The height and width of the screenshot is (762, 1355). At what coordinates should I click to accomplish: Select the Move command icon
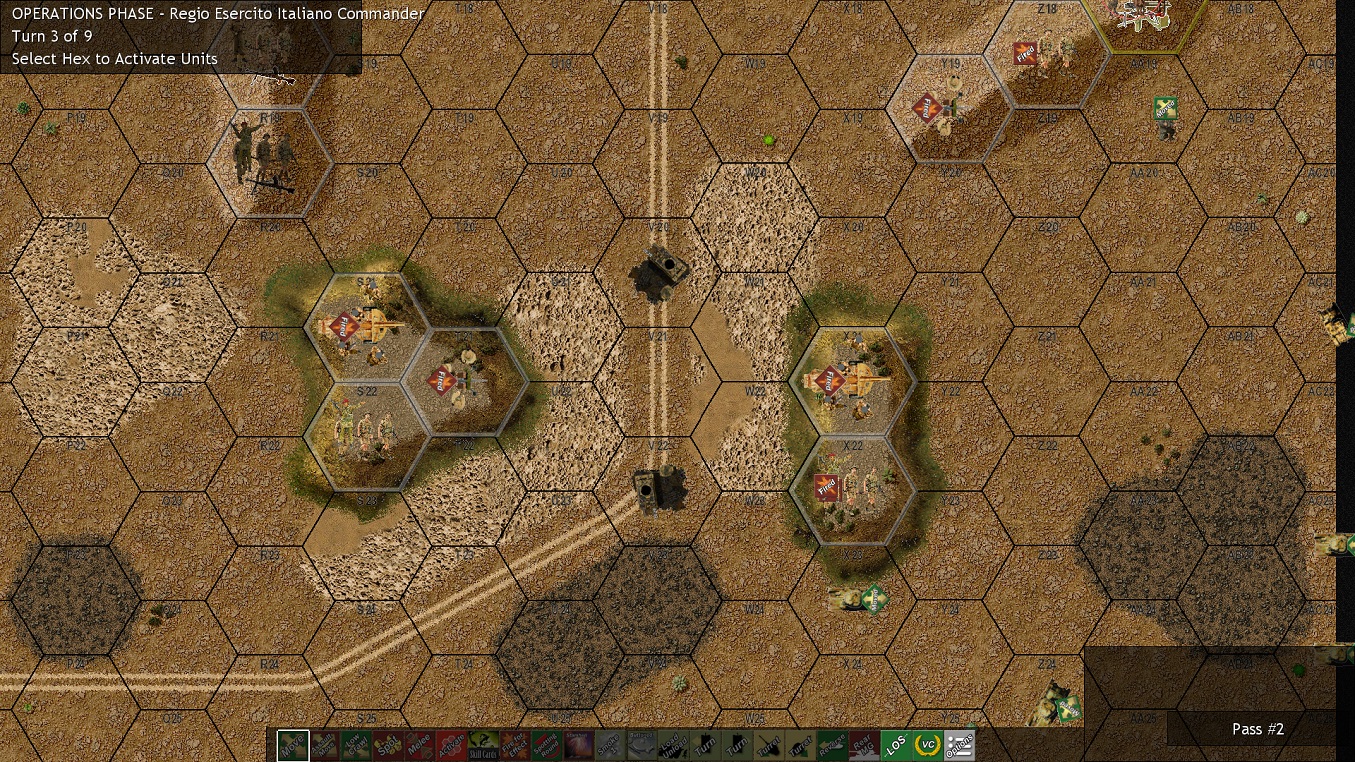click(291, 744)
